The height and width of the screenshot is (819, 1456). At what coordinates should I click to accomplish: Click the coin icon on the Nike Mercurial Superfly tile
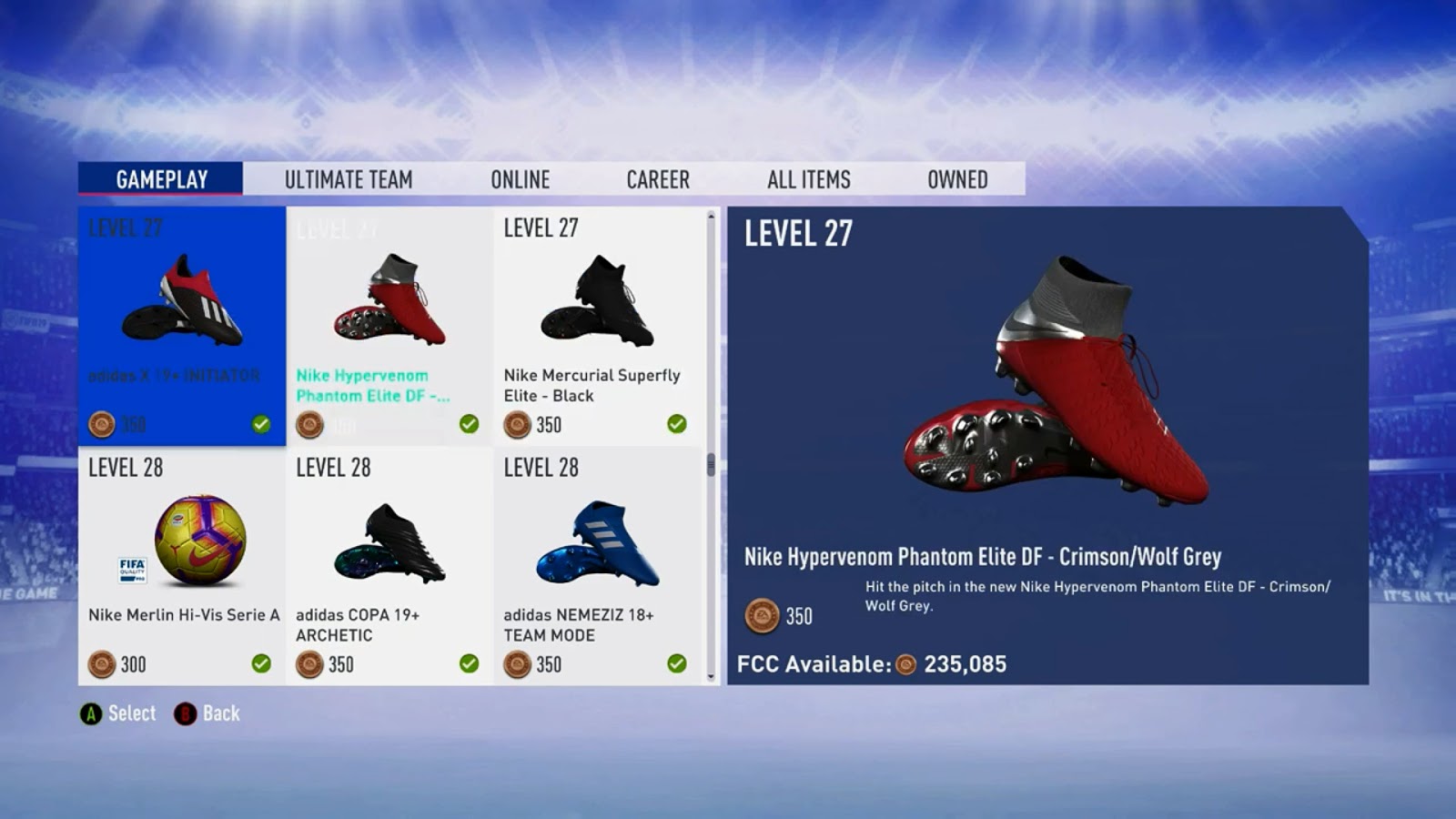pyautogui.click(x=517, y=424)
